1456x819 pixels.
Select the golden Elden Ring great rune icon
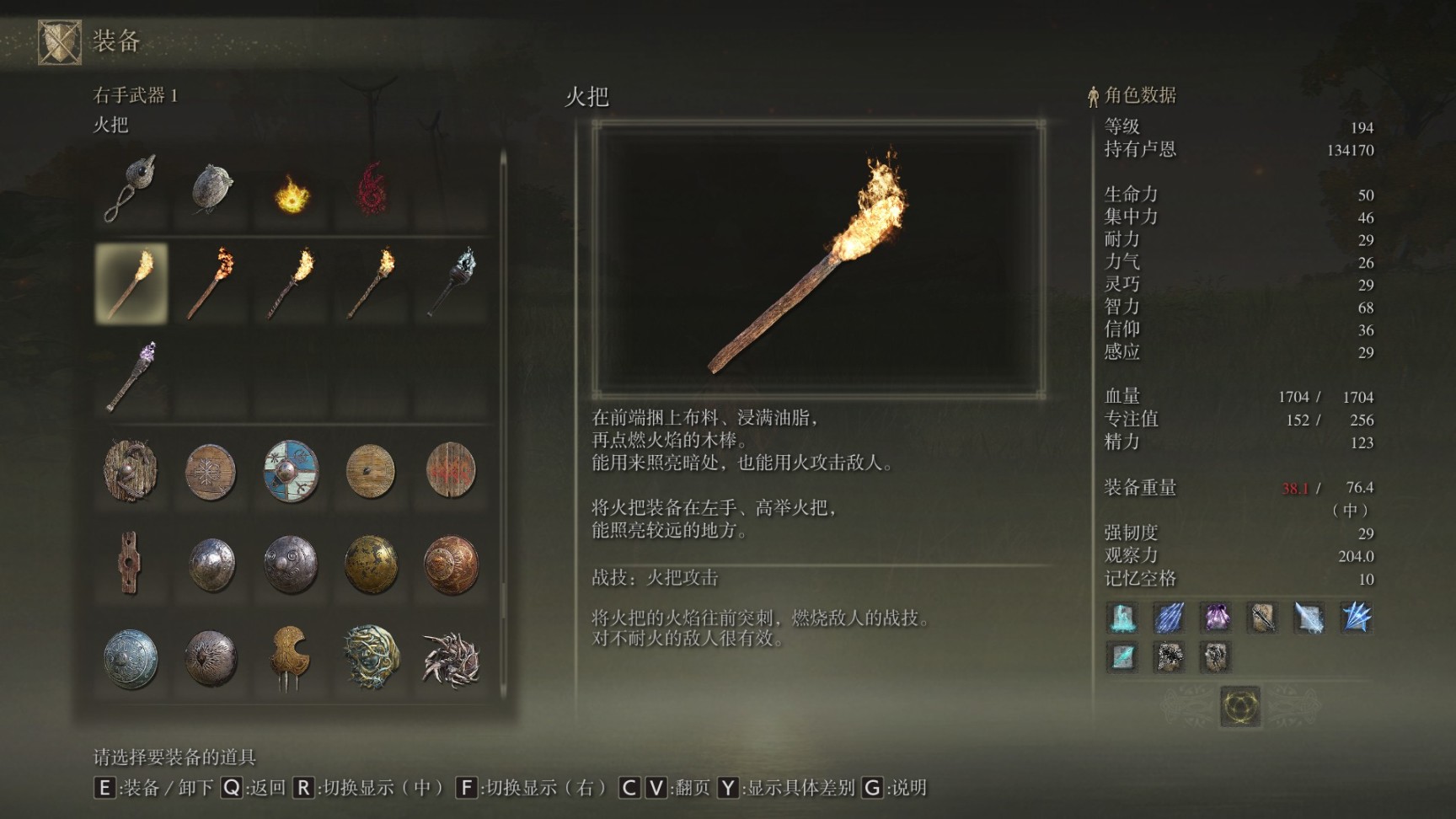point(1239,705)
